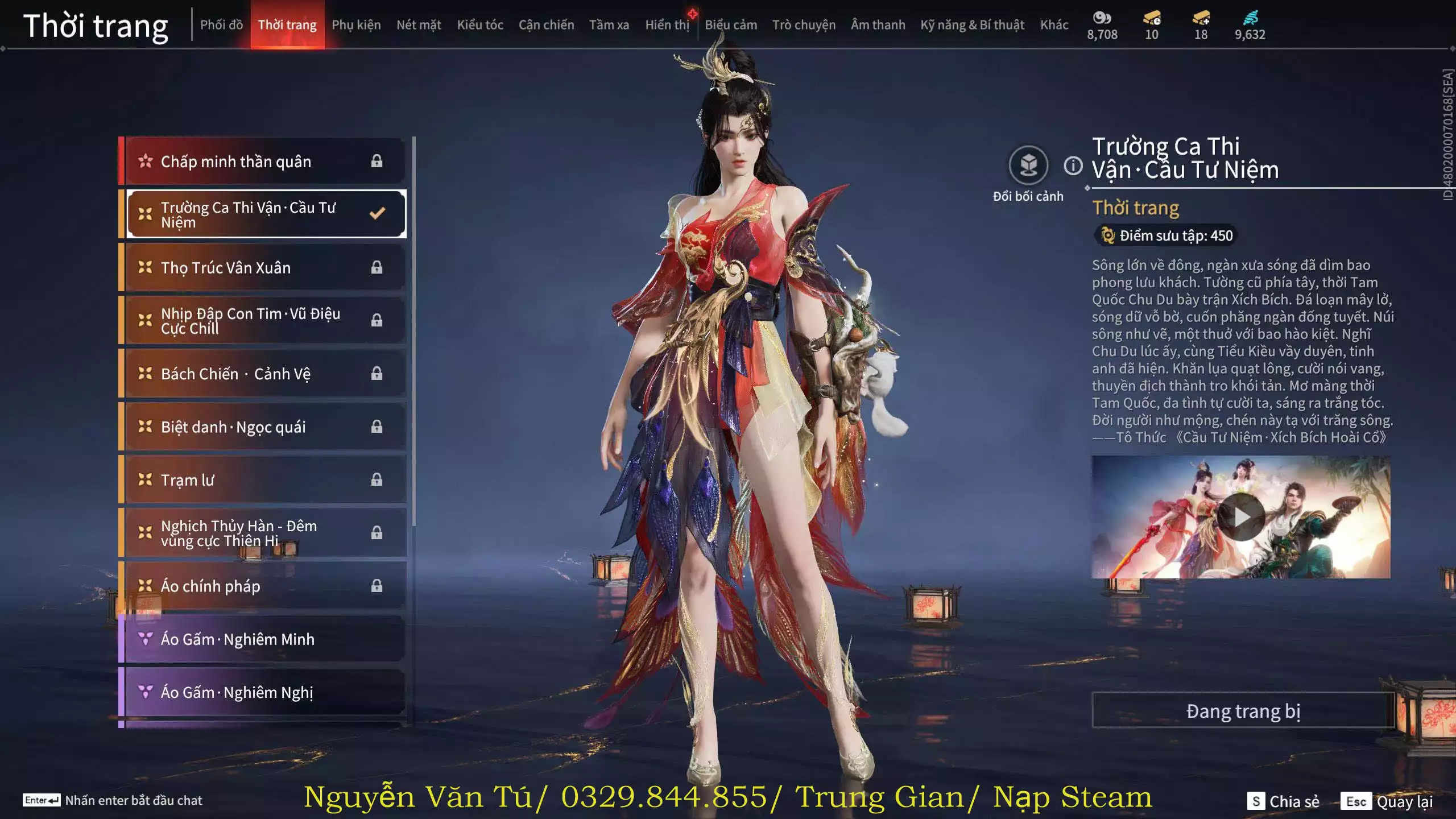Choose the Thọ Trúc Vân Xuân outfit

pos(264,267)
